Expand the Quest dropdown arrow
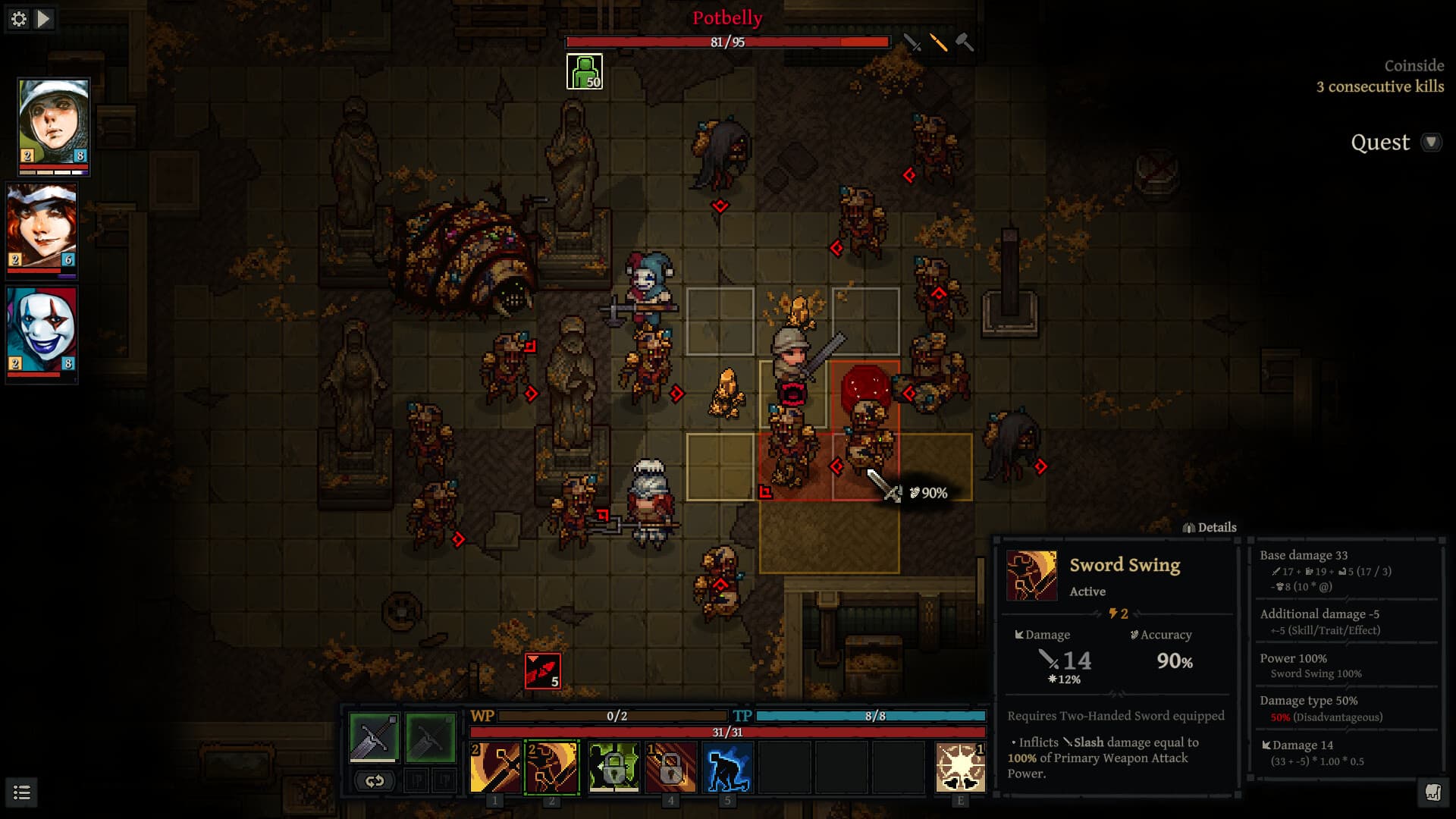Viewport: 1456px width, 819px height. tap(1431, 143)
